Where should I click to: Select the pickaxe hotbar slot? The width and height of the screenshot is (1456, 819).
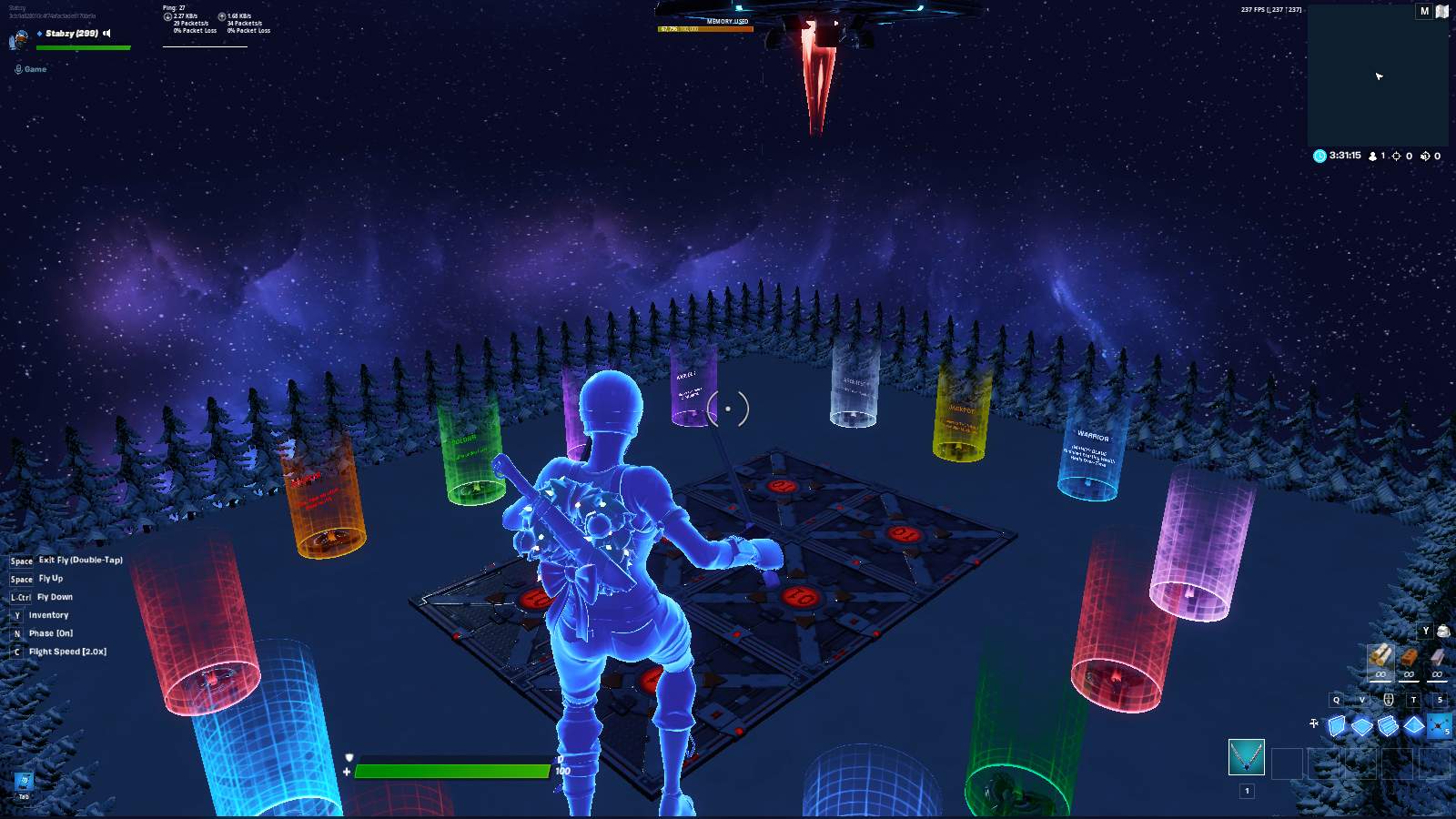(1246, 757)
